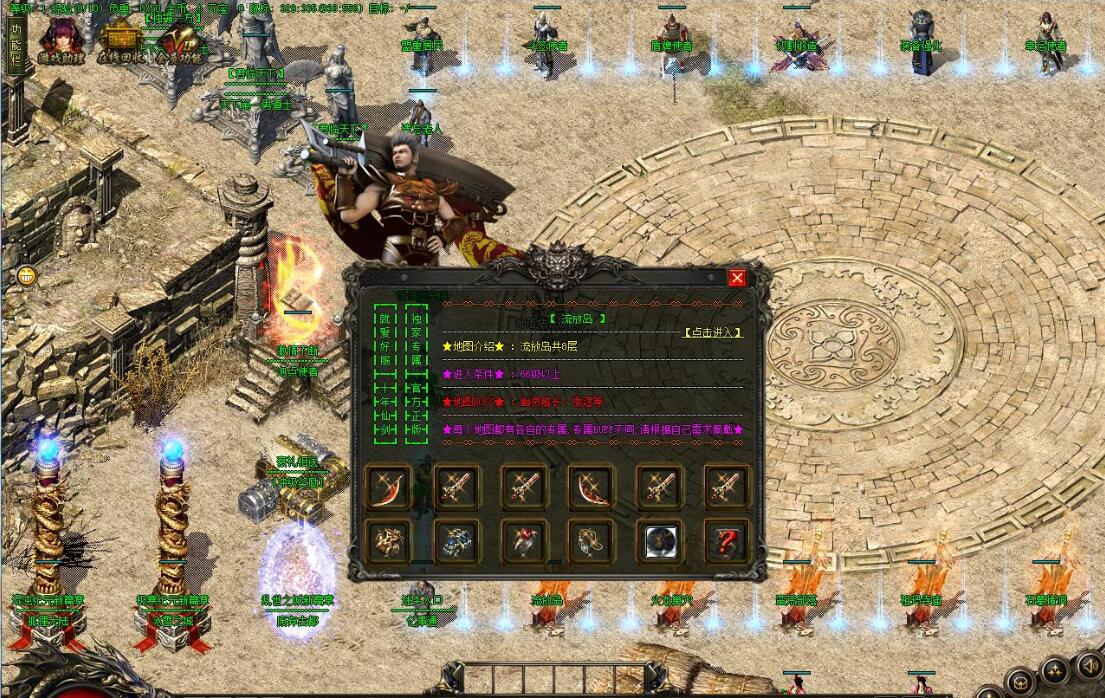
Task: Open the skills button with three stars
Action: point(1056,671)
